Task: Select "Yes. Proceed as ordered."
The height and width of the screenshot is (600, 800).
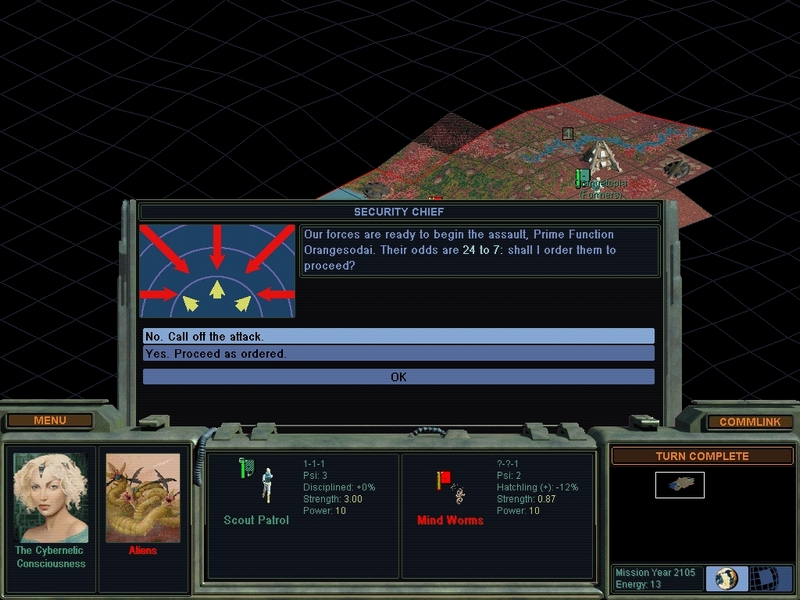Action: tap(398, 354)
